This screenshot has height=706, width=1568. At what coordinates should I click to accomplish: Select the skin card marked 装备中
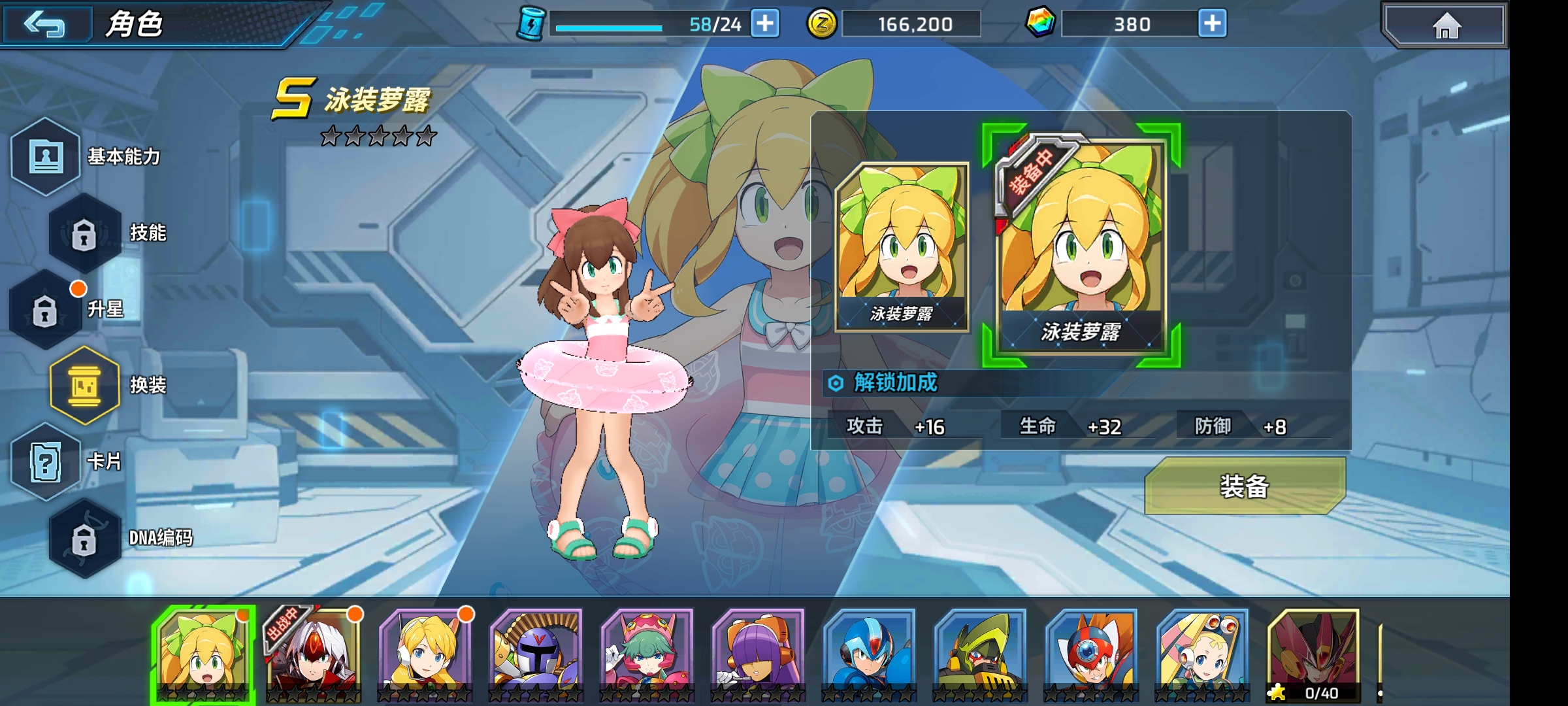(x=1081, y=245)
